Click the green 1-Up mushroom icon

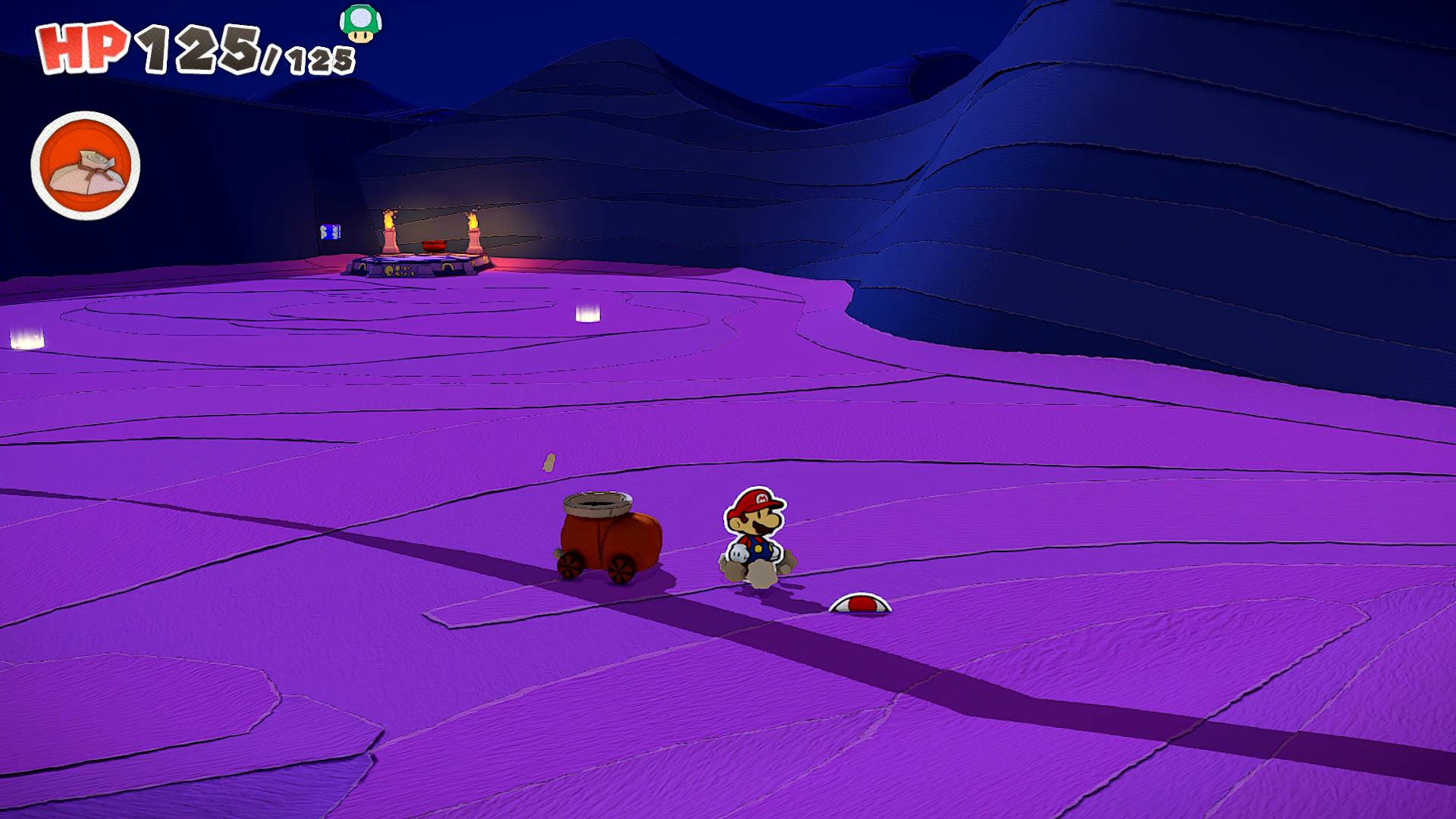pos(360,23)
